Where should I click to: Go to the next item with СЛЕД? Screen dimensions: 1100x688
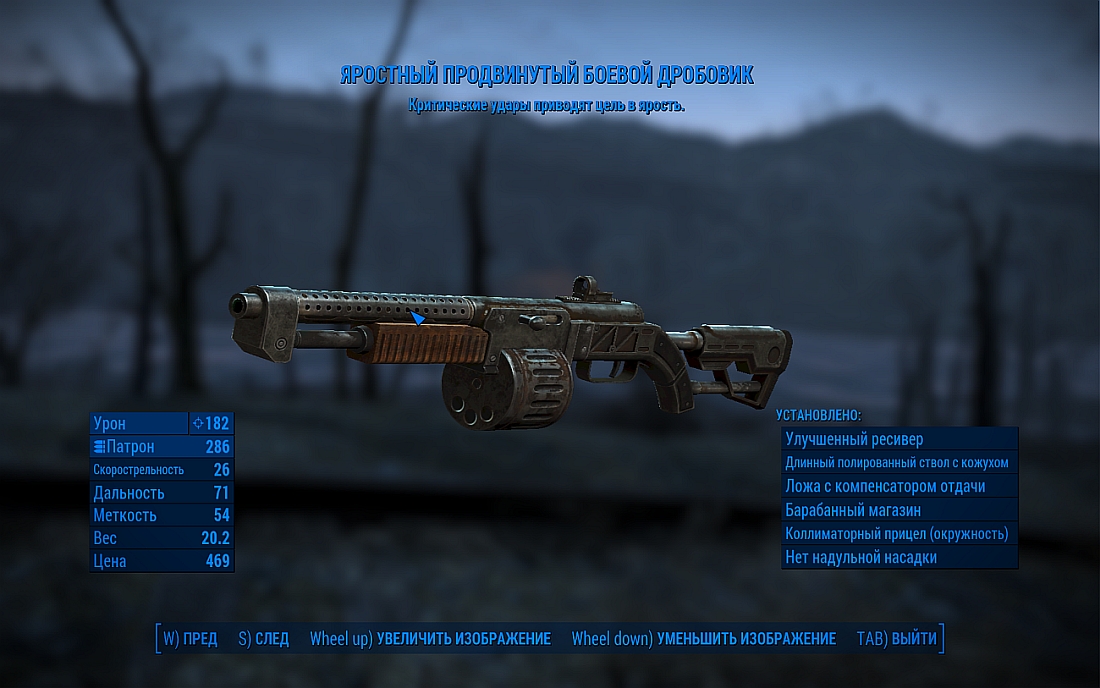pos(264,639)
